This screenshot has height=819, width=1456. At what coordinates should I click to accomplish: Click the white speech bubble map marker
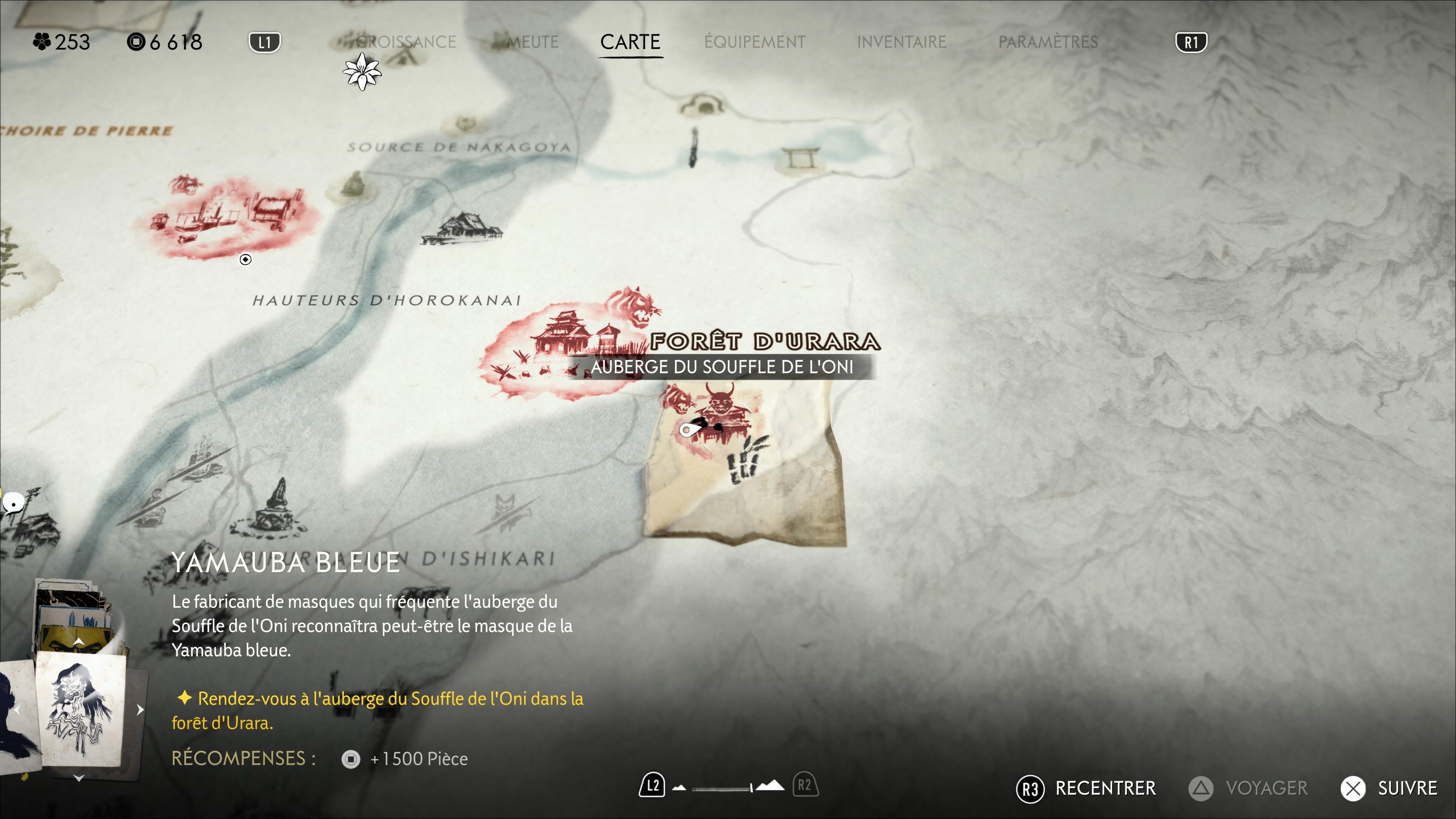[x=13, y=502]
